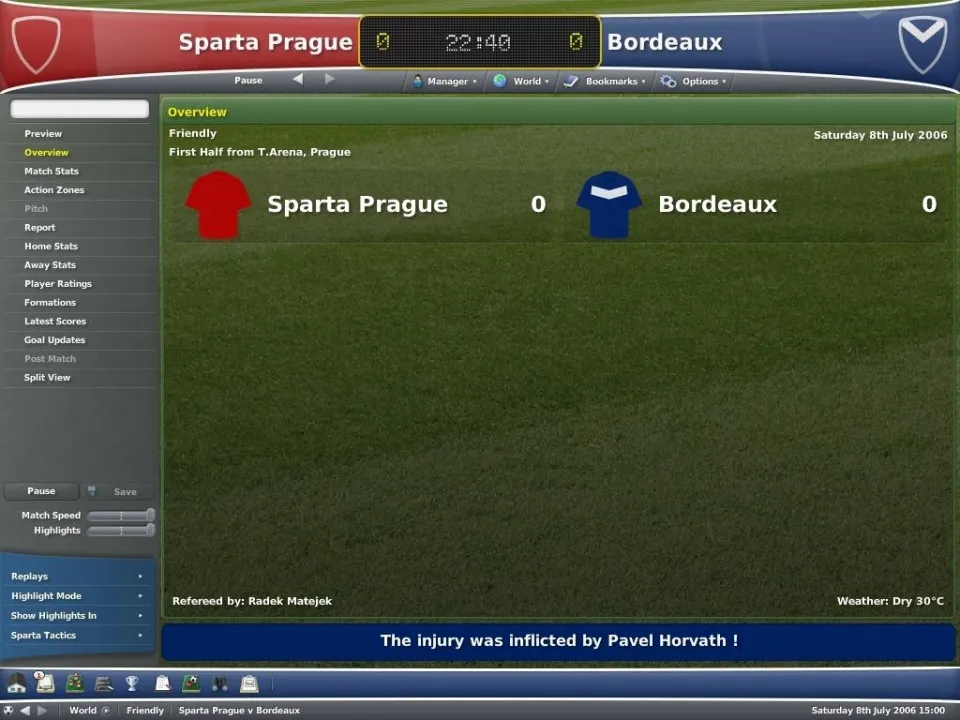
Task: Open the Options menu
Action: point(695,81)
